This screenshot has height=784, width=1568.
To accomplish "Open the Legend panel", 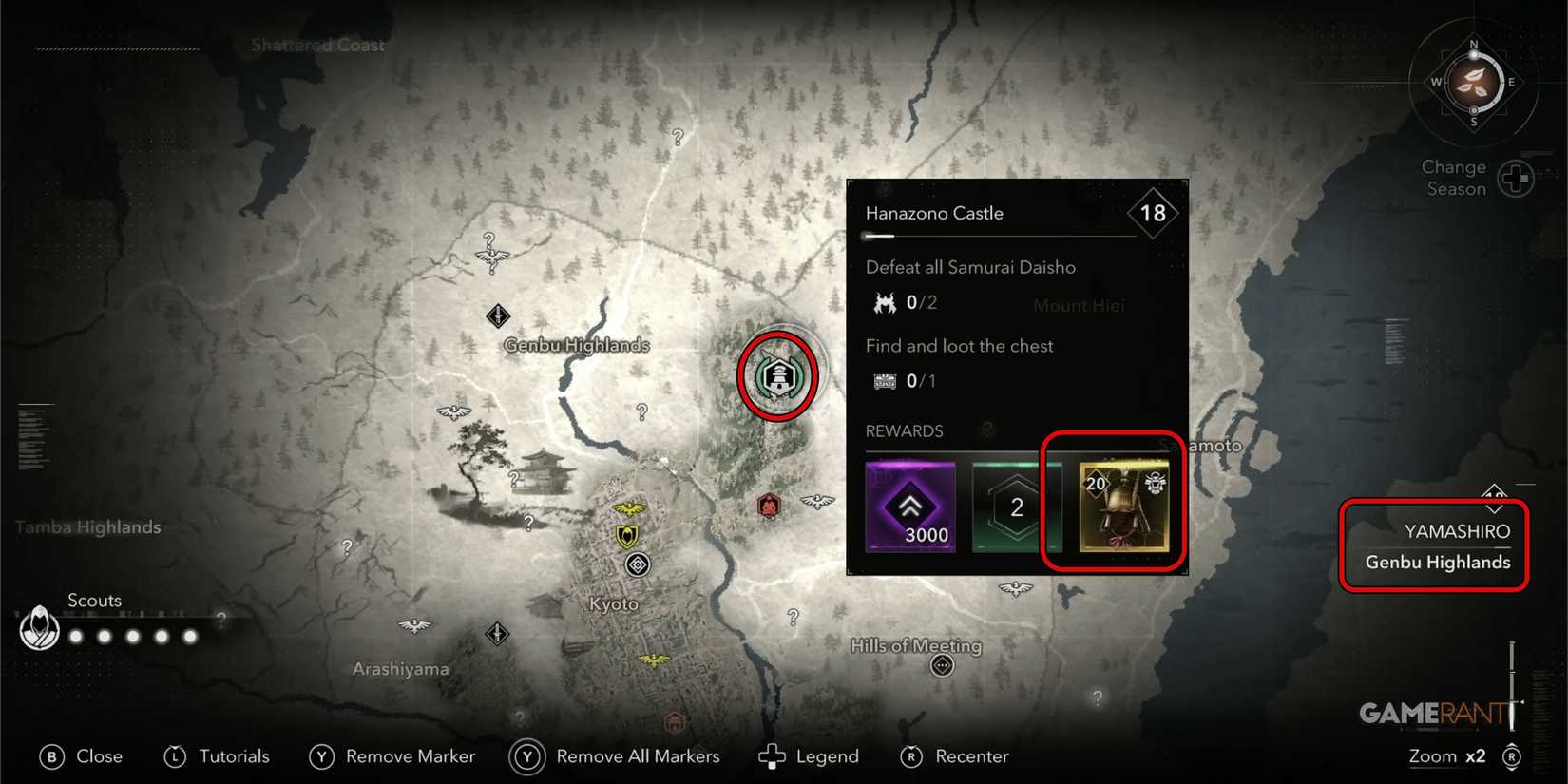I will tap(809, 755).
